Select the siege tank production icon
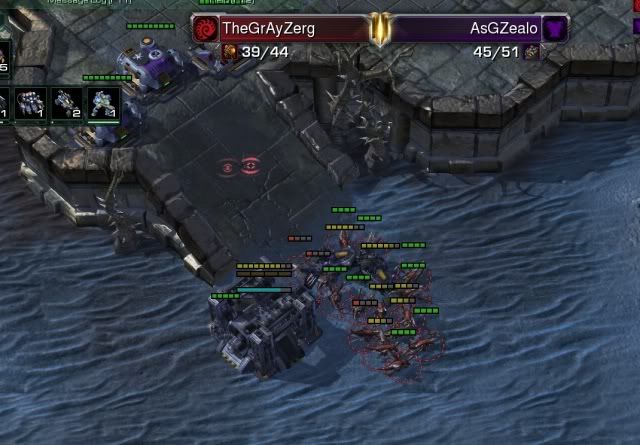The image size is (640, 445). click(67, 103)
